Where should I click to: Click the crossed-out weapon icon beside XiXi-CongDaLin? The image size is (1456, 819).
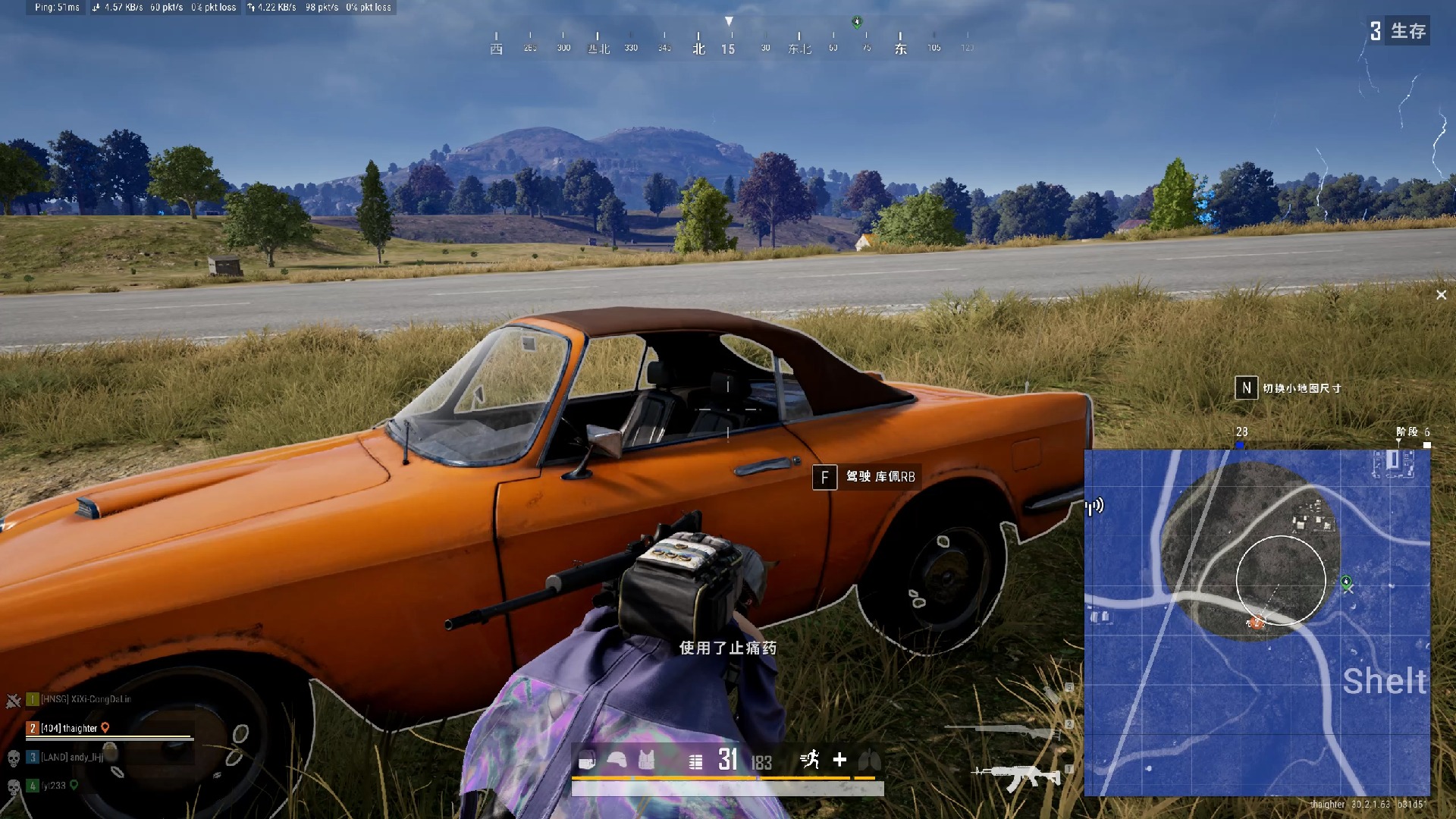coord(13,700)
